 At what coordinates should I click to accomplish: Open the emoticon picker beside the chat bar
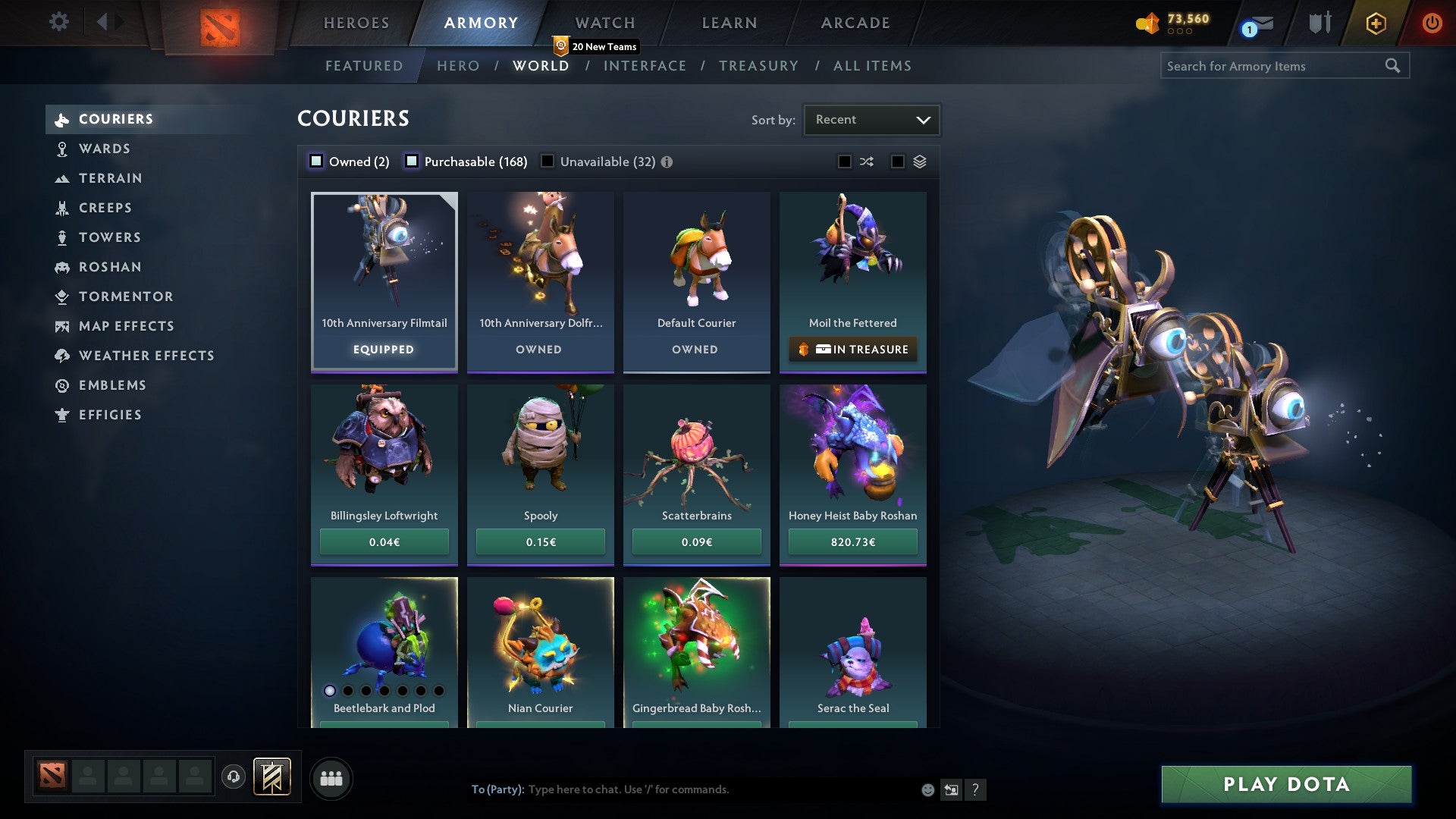click(x=927, y=789)
